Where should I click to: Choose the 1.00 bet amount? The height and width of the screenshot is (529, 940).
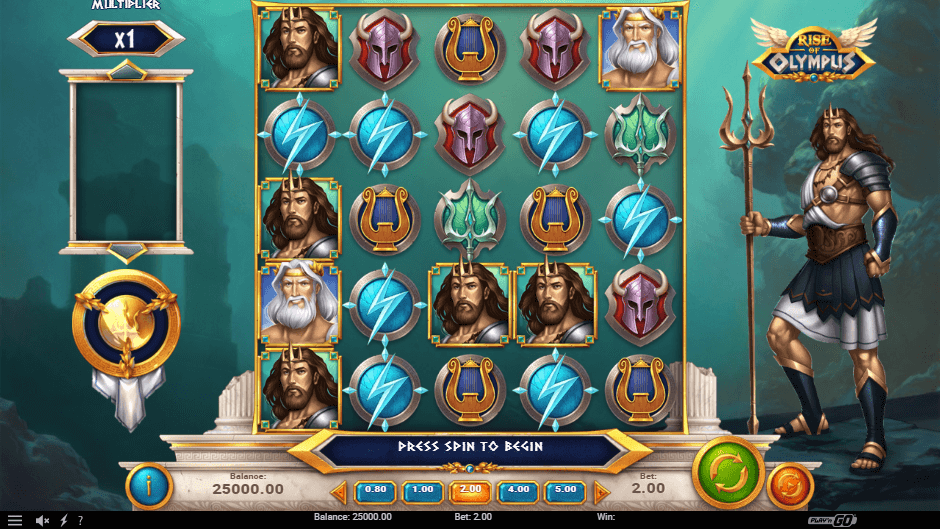coord(423,491)
